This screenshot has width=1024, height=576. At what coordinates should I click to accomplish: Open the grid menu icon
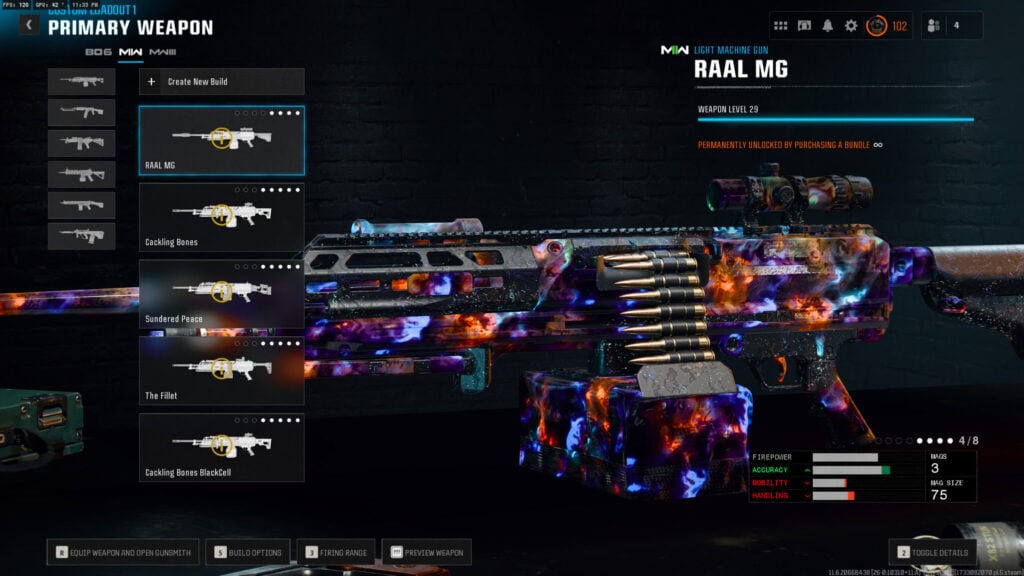pyautogui.click(x=781, y=26)
